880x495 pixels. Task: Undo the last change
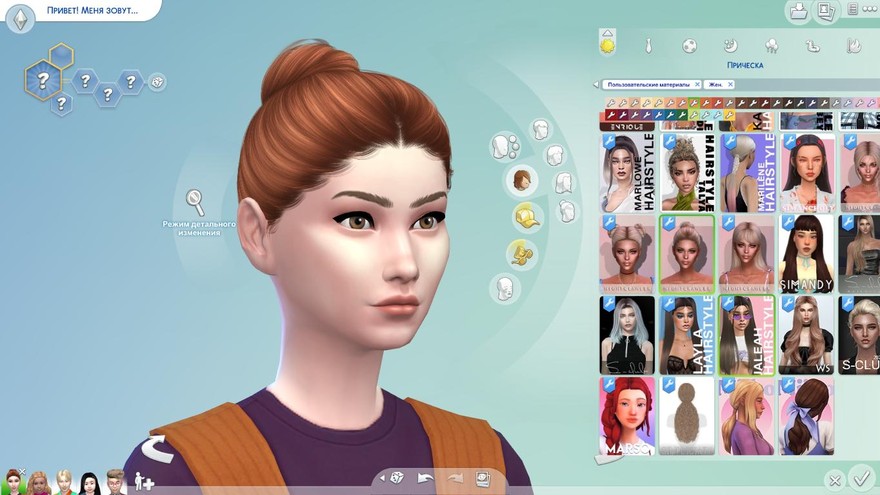(x=425, y=478)
